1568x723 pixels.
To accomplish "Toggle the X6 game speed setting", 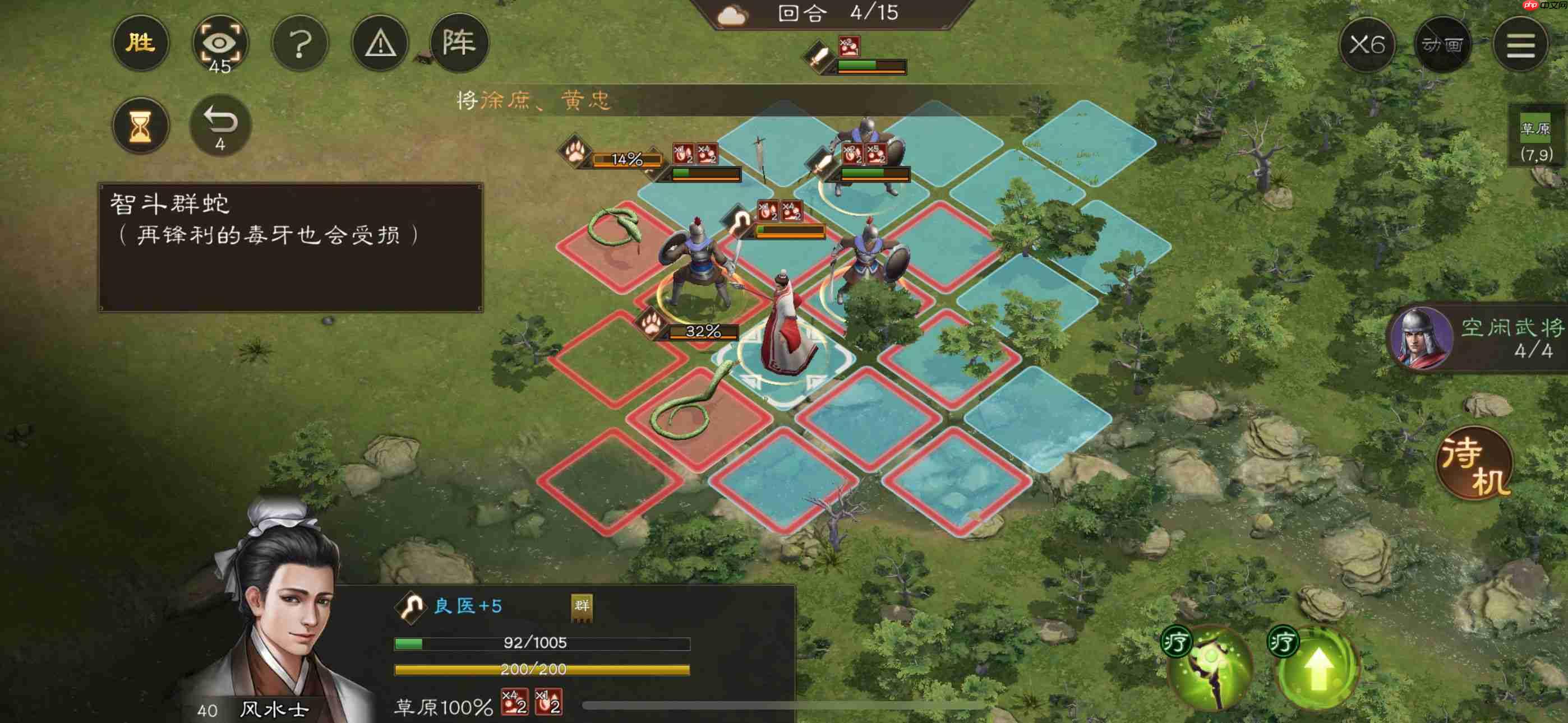I will (x=1367, y=44).
